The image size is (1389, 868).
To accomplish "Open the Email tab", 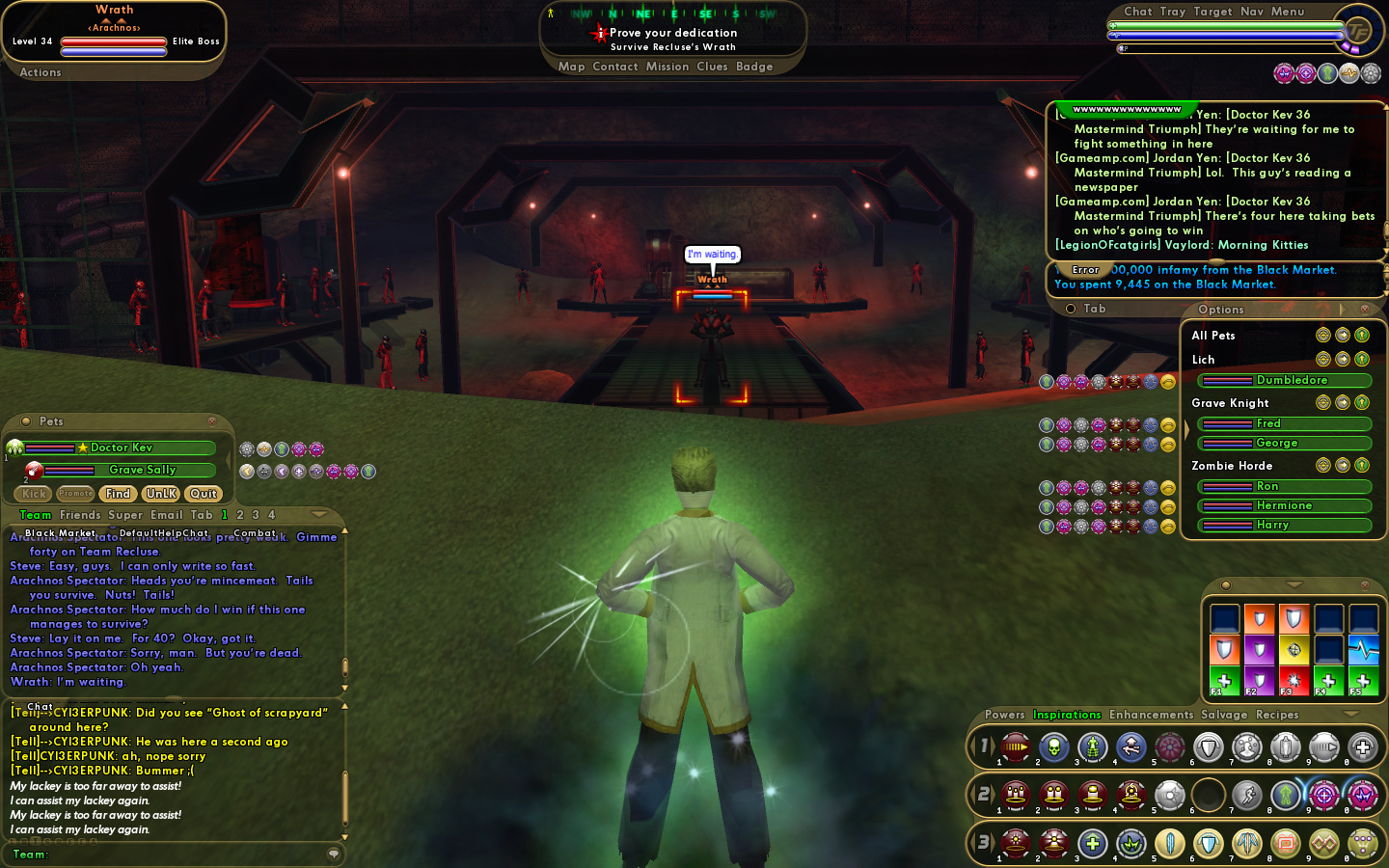I will [x=166, y=515].
